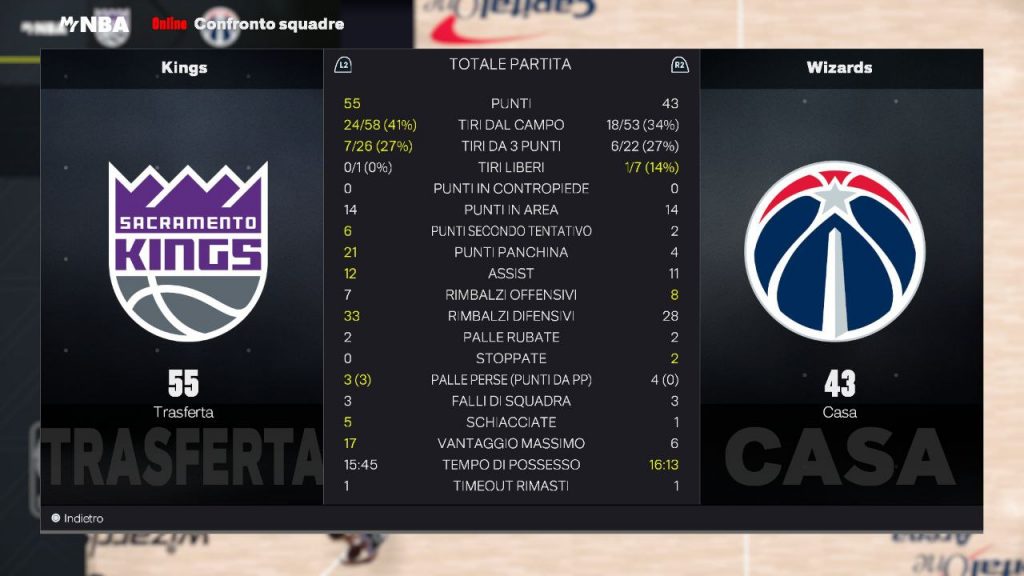Go back with the Indietro button
The height and width of the screenshot is (576, 1024).
[78, 518]
